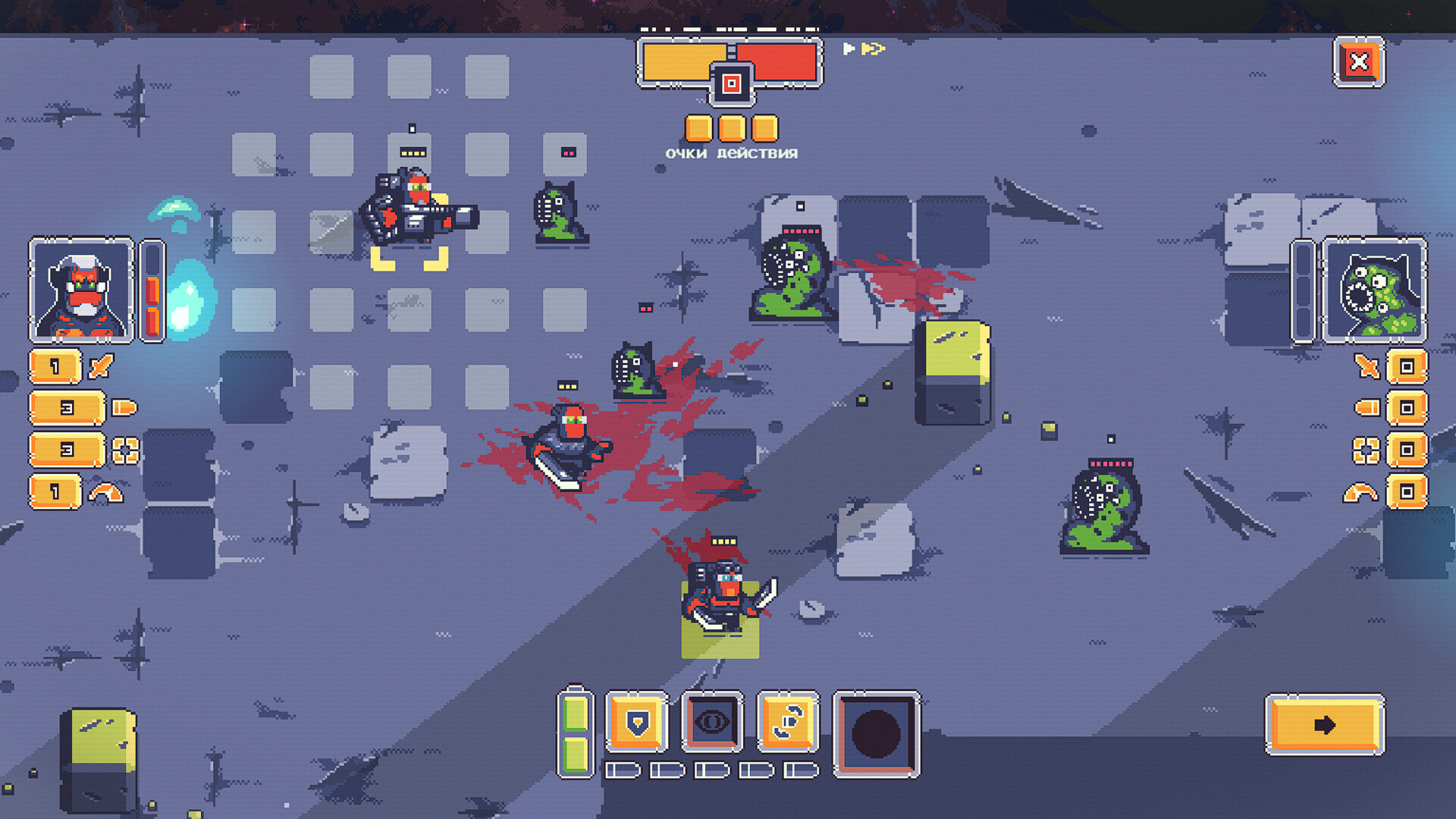Click the yellow-red health bar at the top

[x=730, y=62]
